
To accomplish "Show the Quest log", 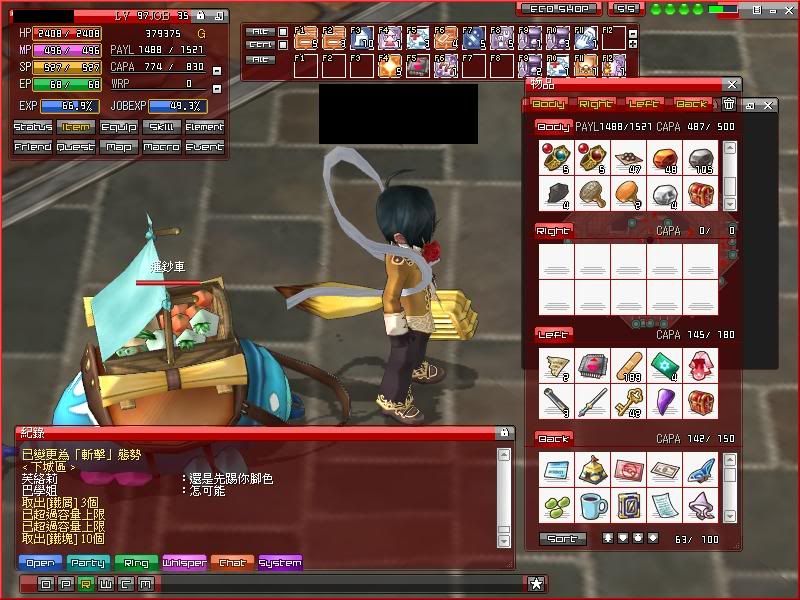I will [76, 147].
